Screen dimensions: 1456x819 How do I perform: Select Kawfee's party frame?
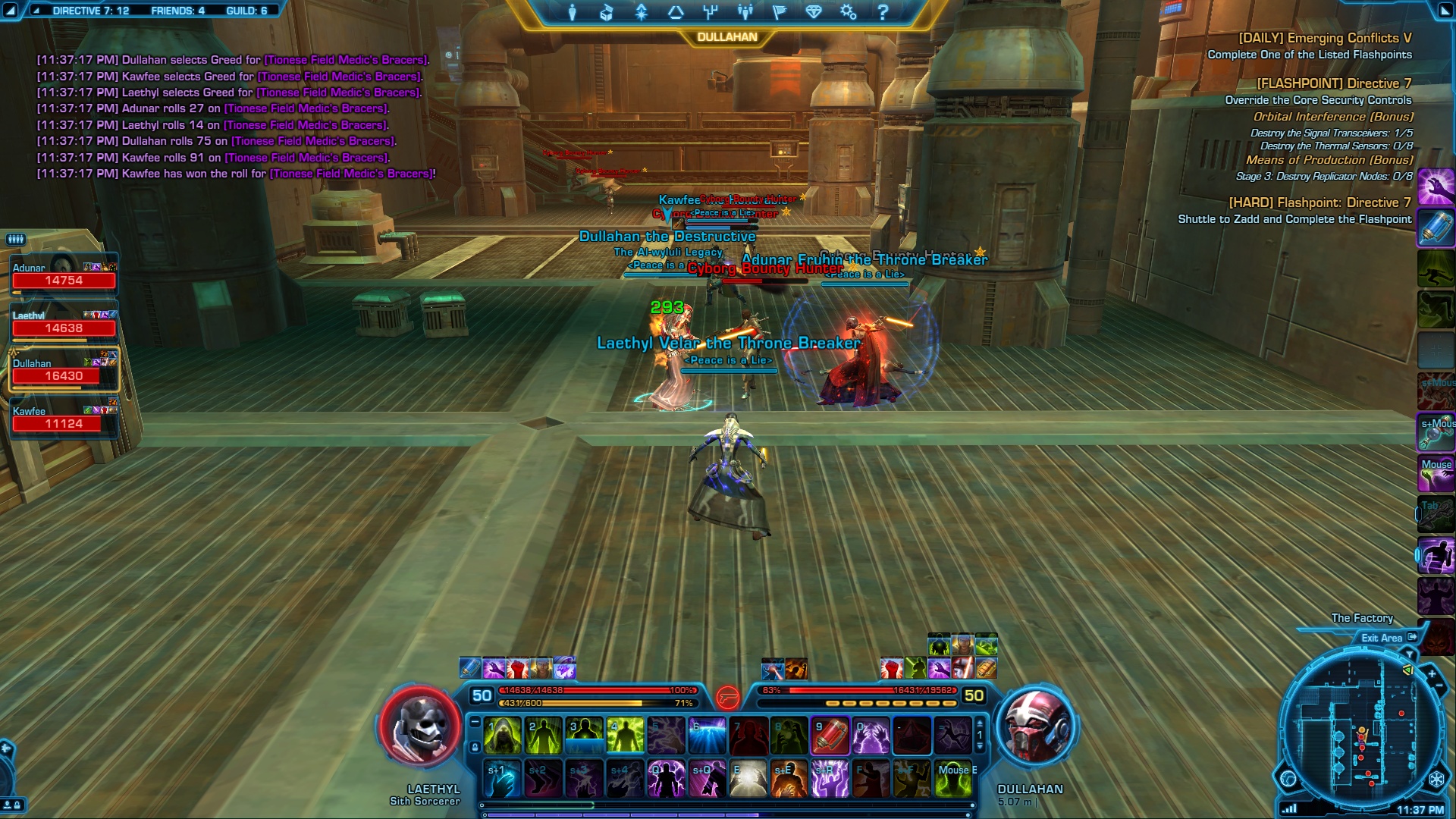tap(64, 419)
